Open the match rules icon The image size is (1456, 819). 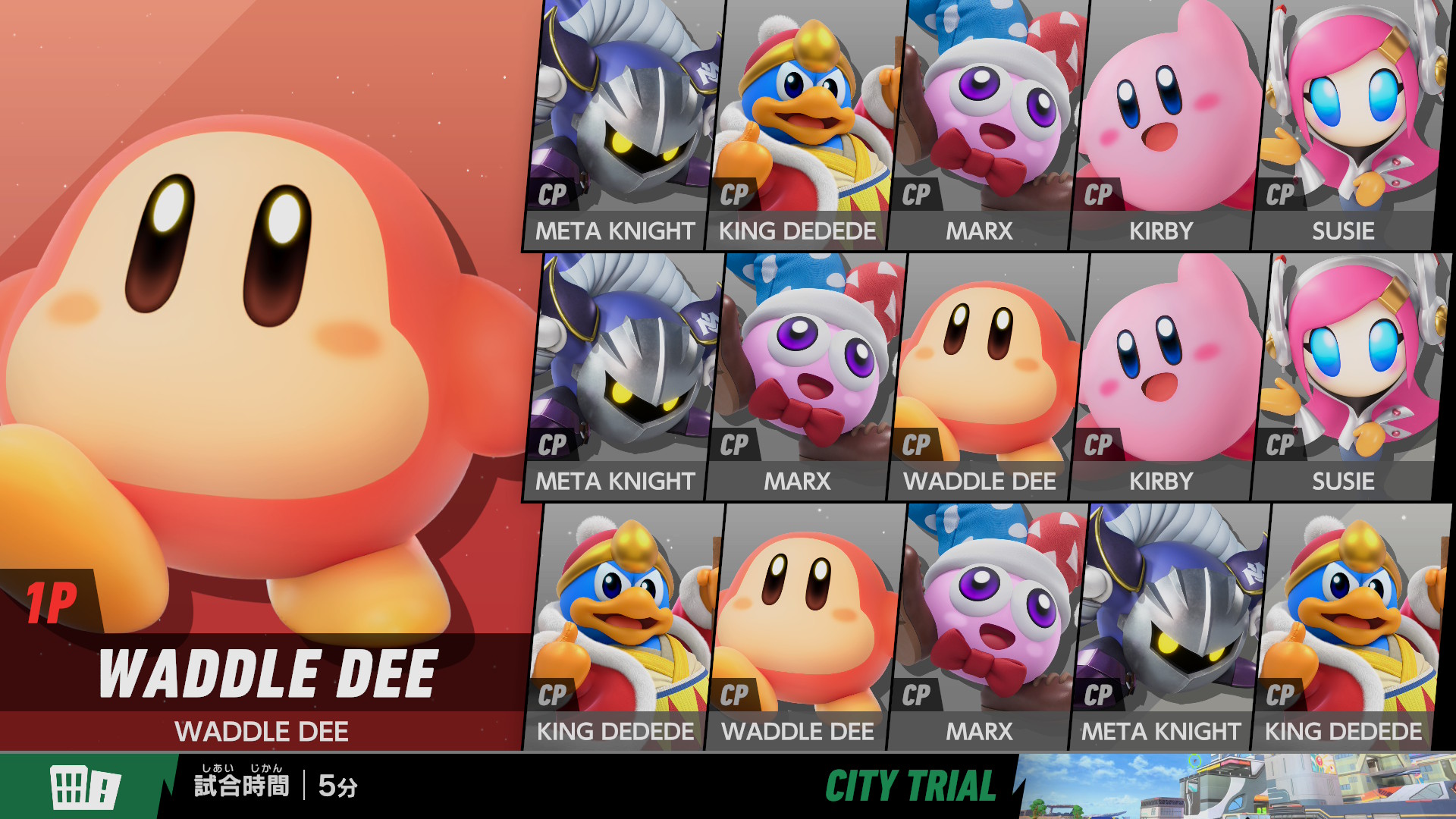pyautogui.click(x=85, y=786)
